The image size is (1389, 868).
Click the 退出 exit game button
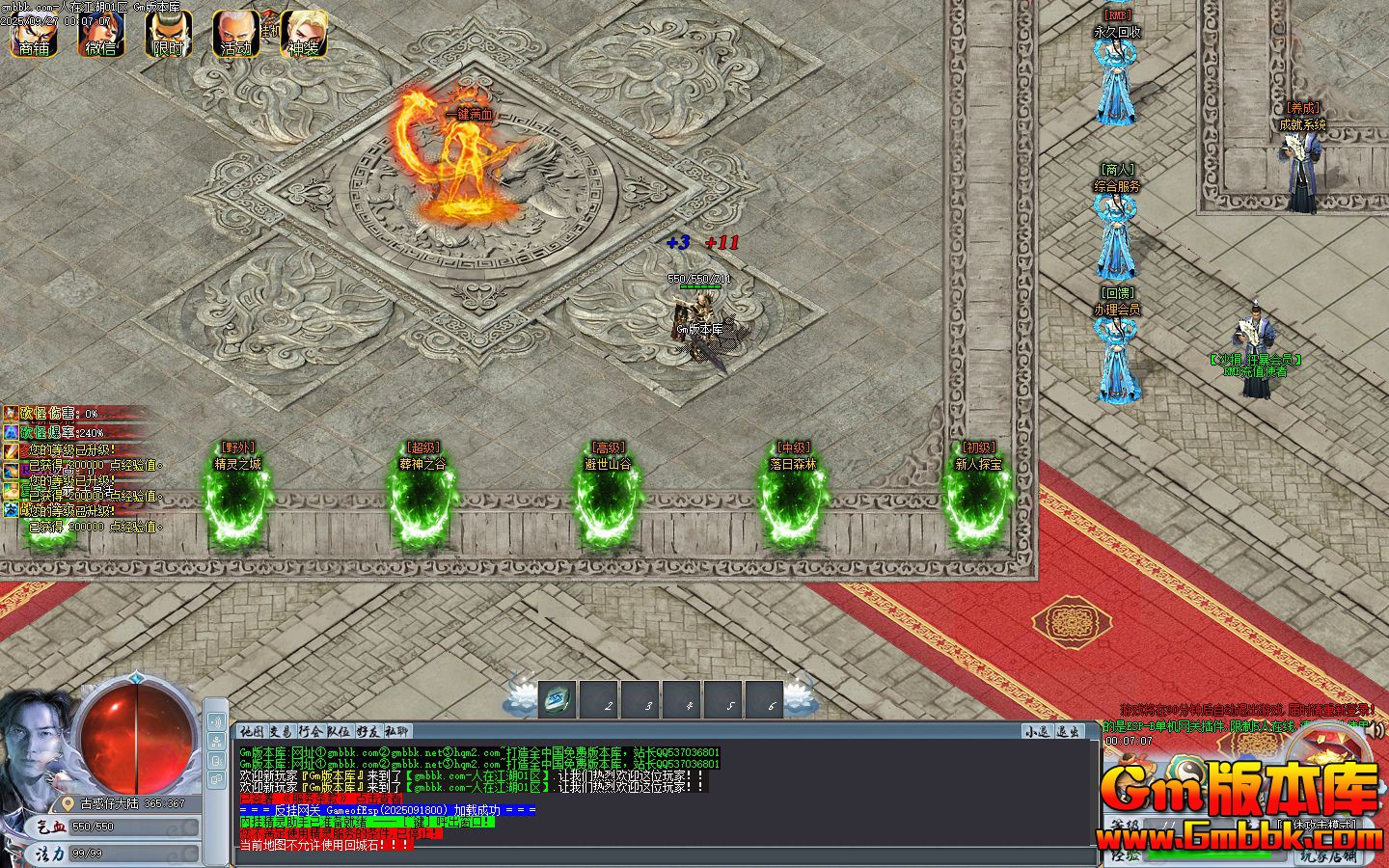tap(1067, 732)
